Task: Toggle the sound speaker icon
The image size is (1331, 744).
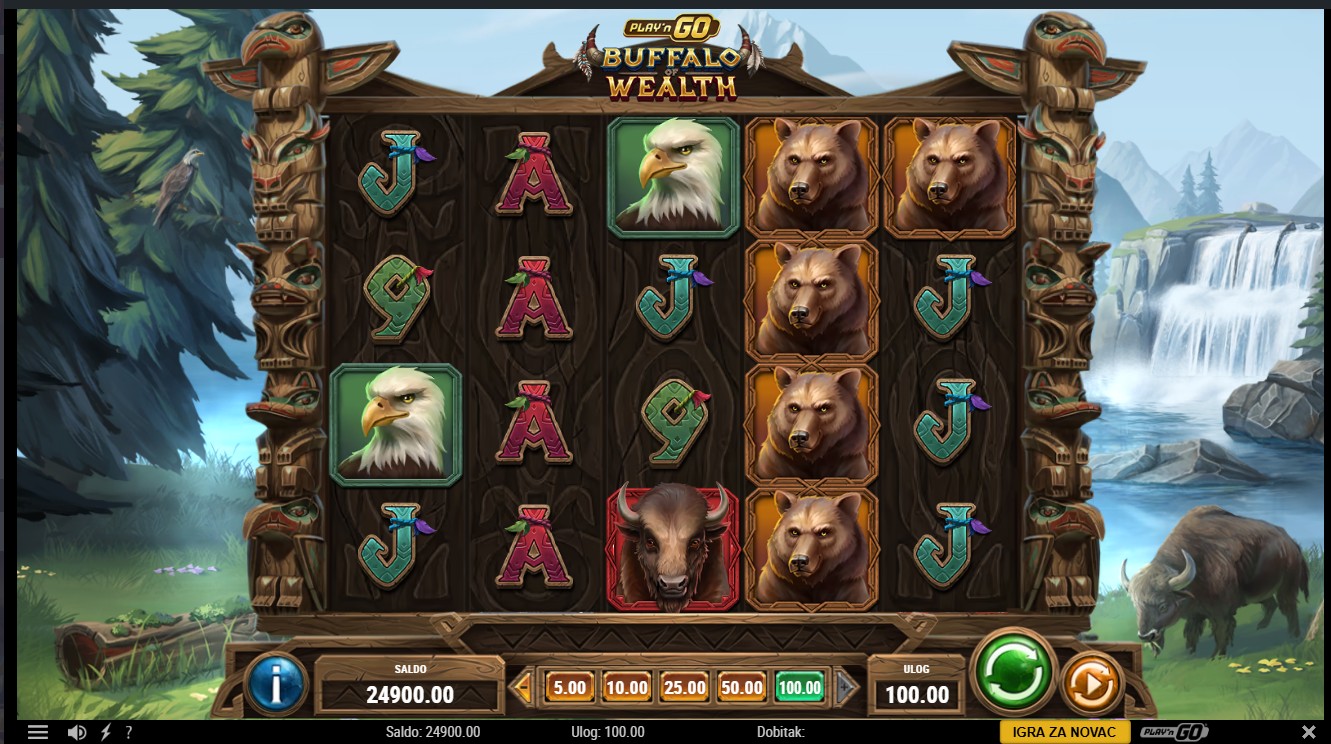Action: click(77, 732)
